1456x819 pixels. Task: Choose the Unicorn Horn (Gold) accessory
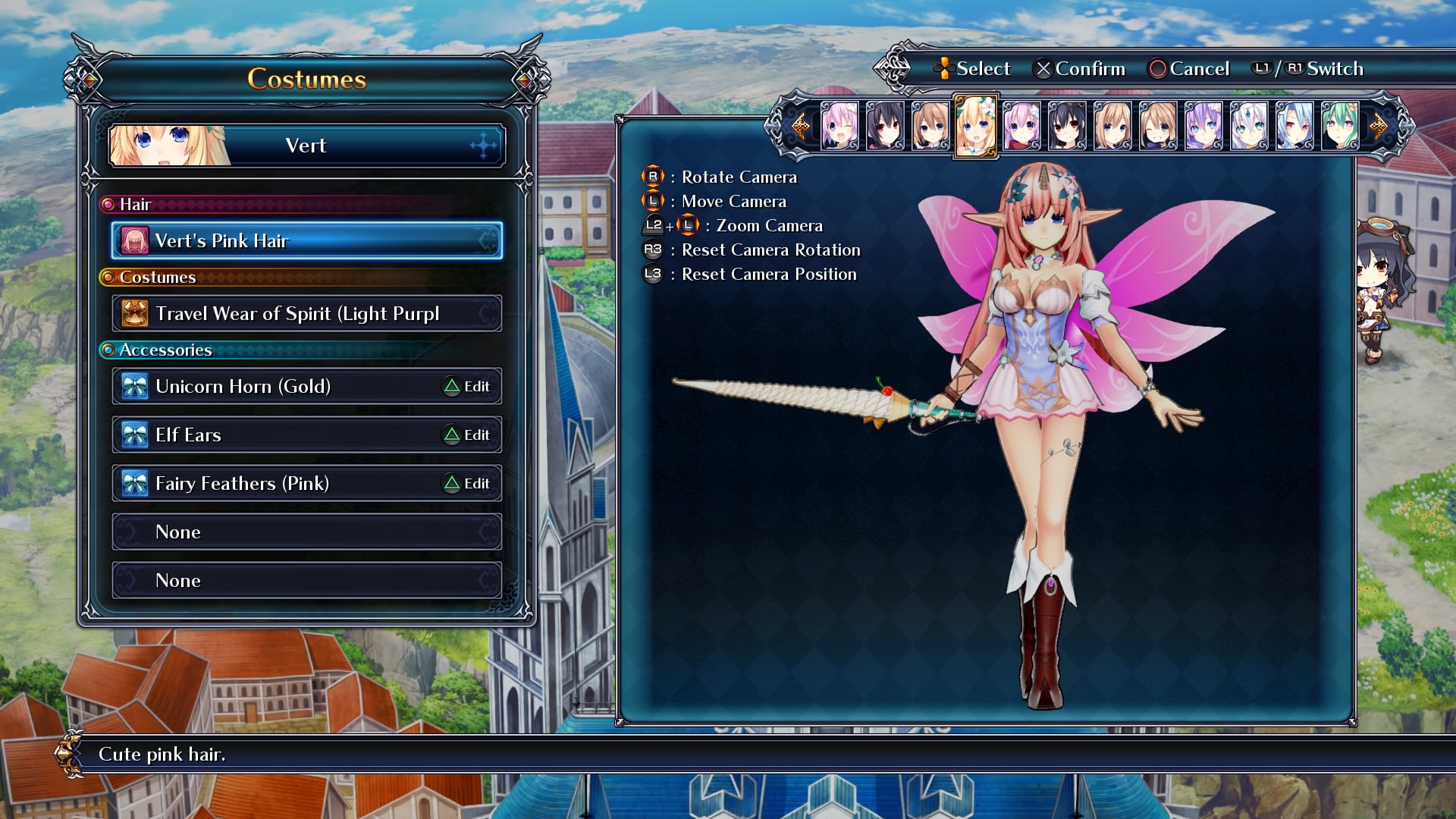[x=273, y=386]
